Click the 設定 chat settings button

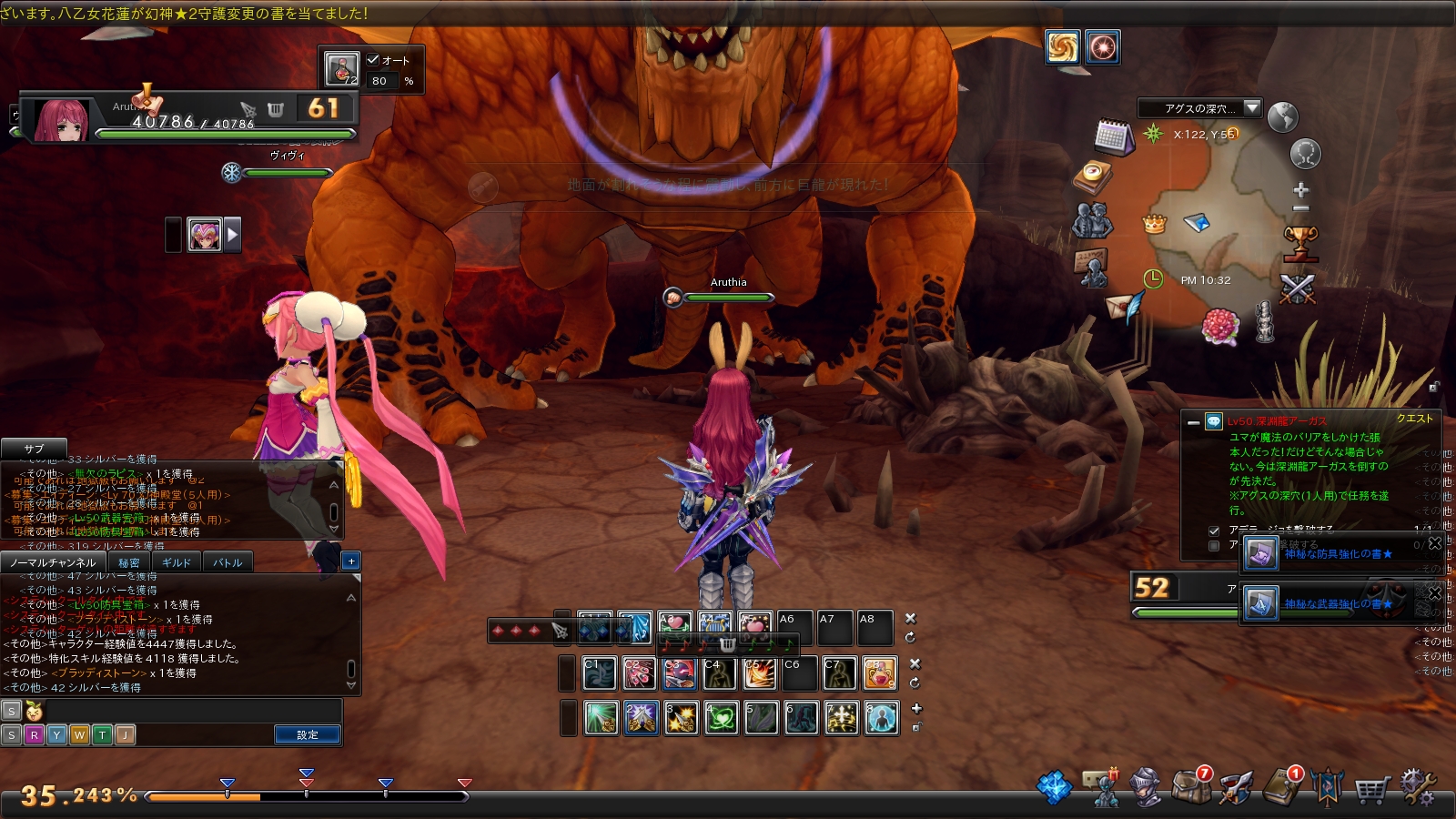[x=308, y=734]
